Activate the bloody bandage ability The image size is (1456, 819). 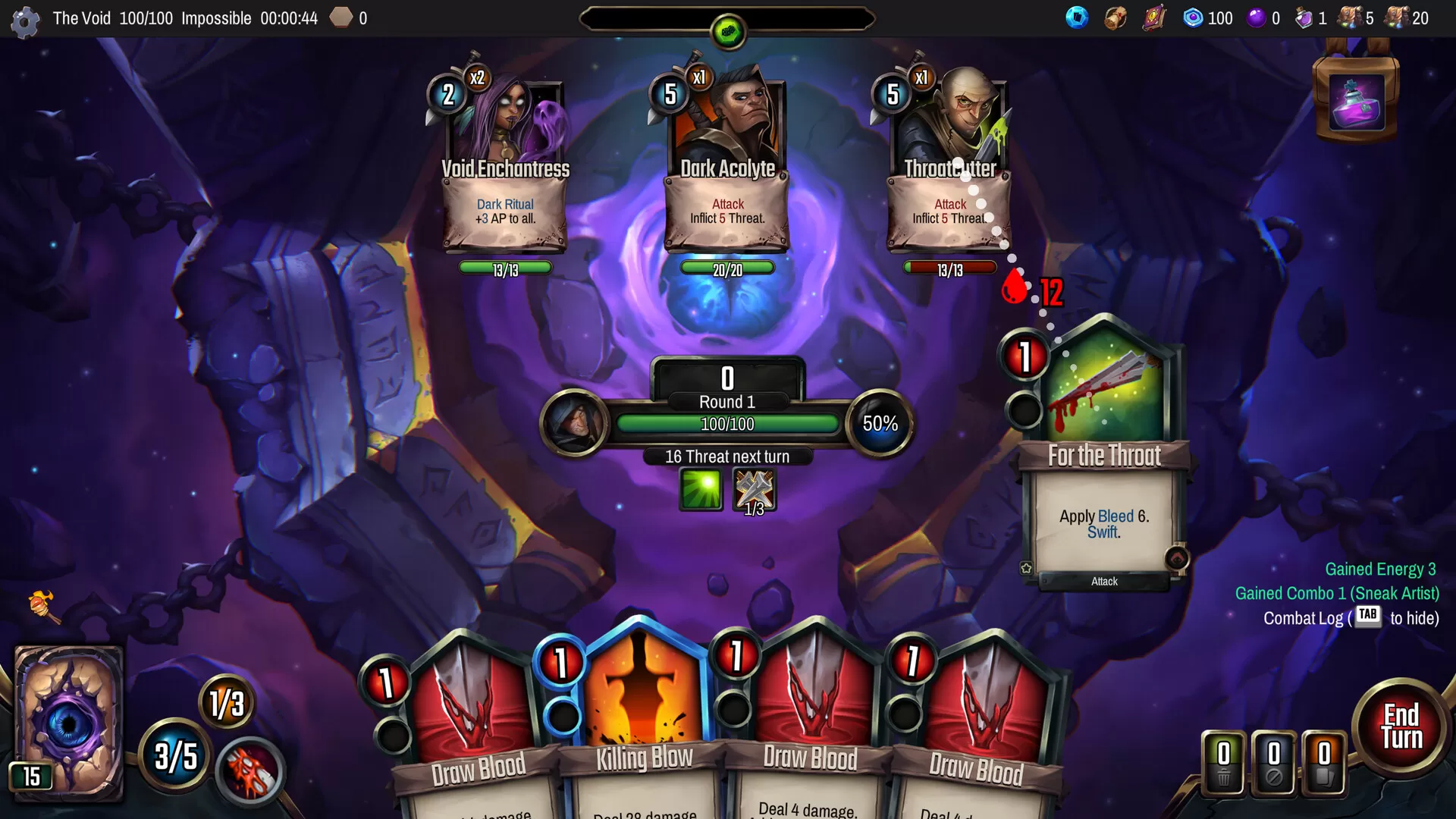(x=250, y=770)
